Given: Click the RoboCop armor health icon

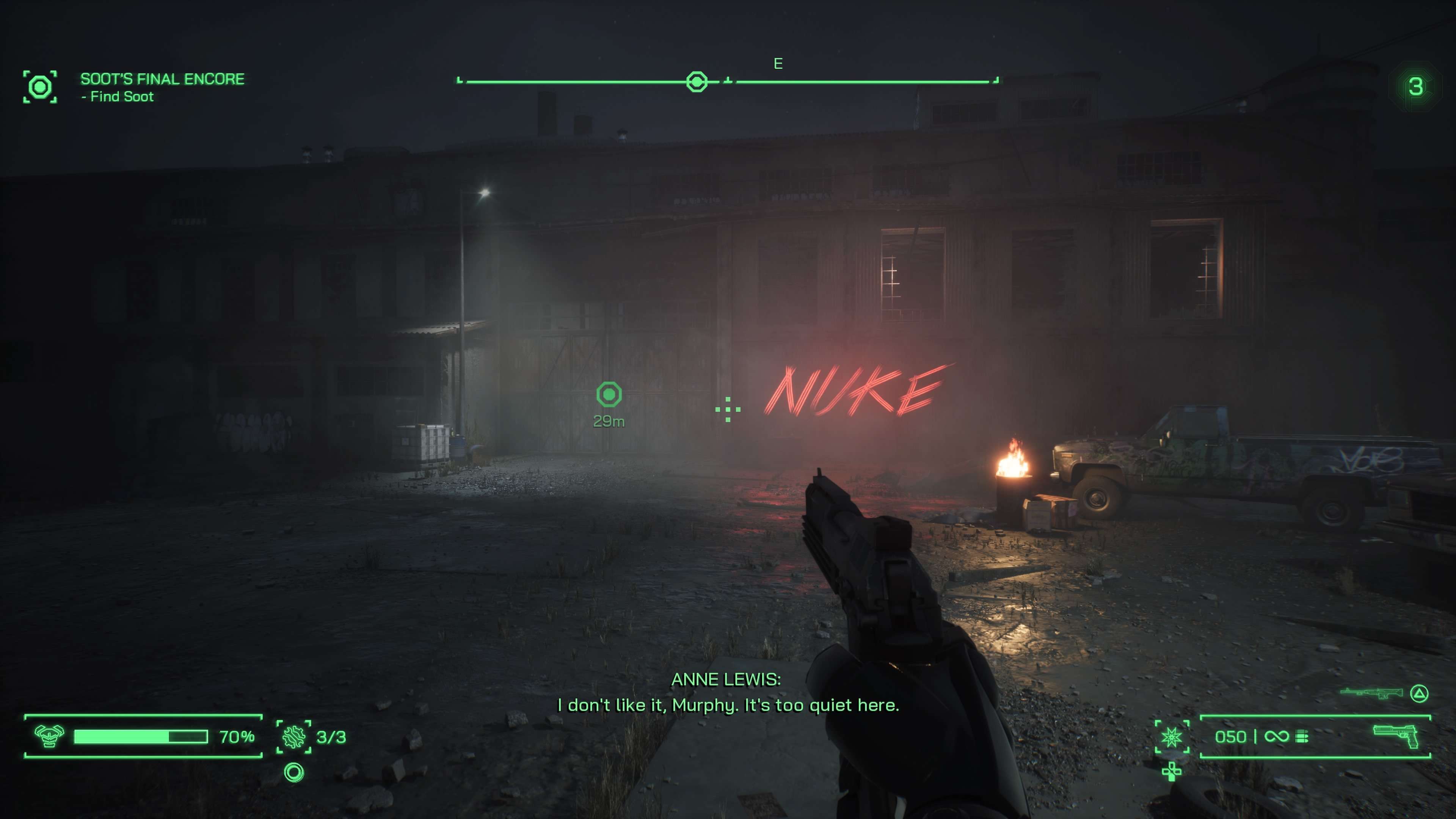Looking at the screenshot, I should tap(49, 736).
